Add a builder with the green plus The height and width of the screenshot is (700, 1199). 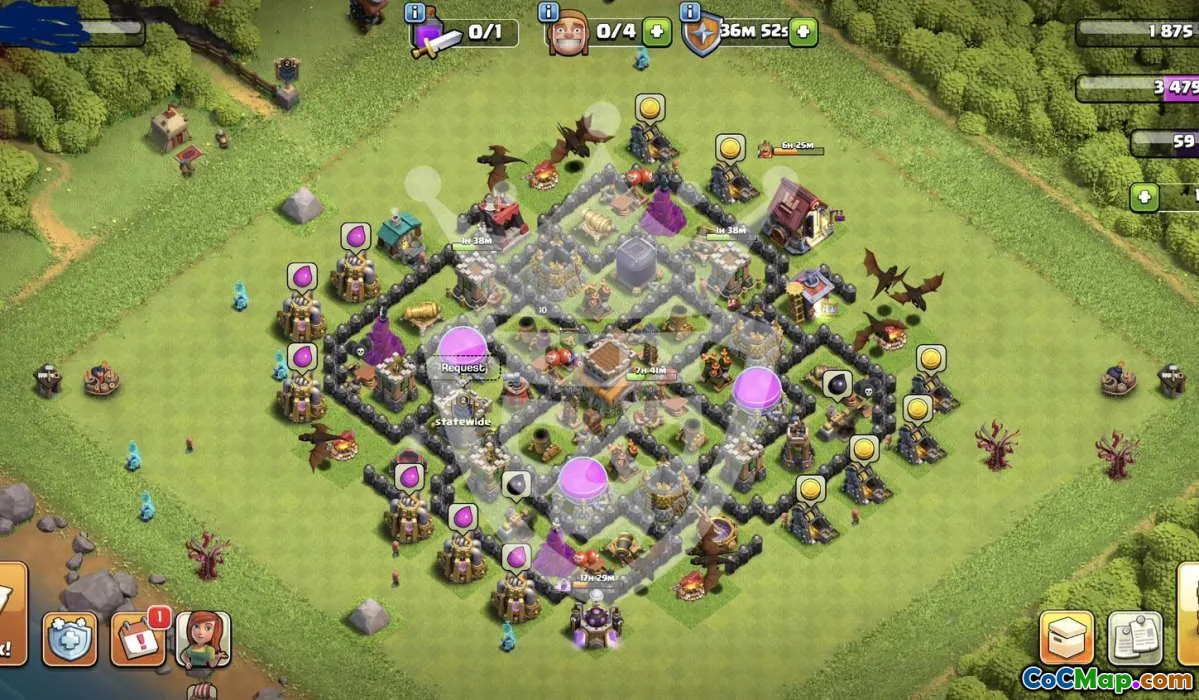pos(657,32)
